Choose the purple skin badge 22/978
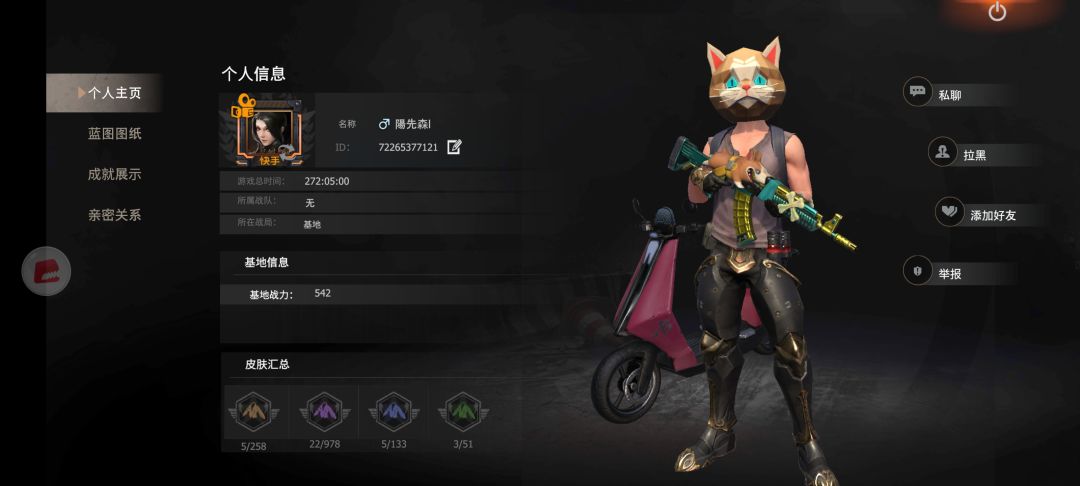Image resolution: width=1080 pixels, height=486 pixels. point(324,411)
